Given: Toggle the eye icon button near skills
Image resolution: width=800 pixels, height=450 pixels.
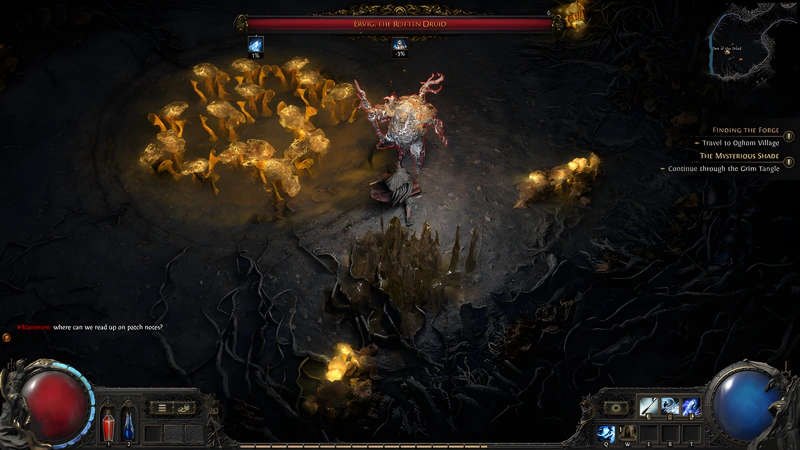Looking at the screenshot, I should [x=614, y=407].
